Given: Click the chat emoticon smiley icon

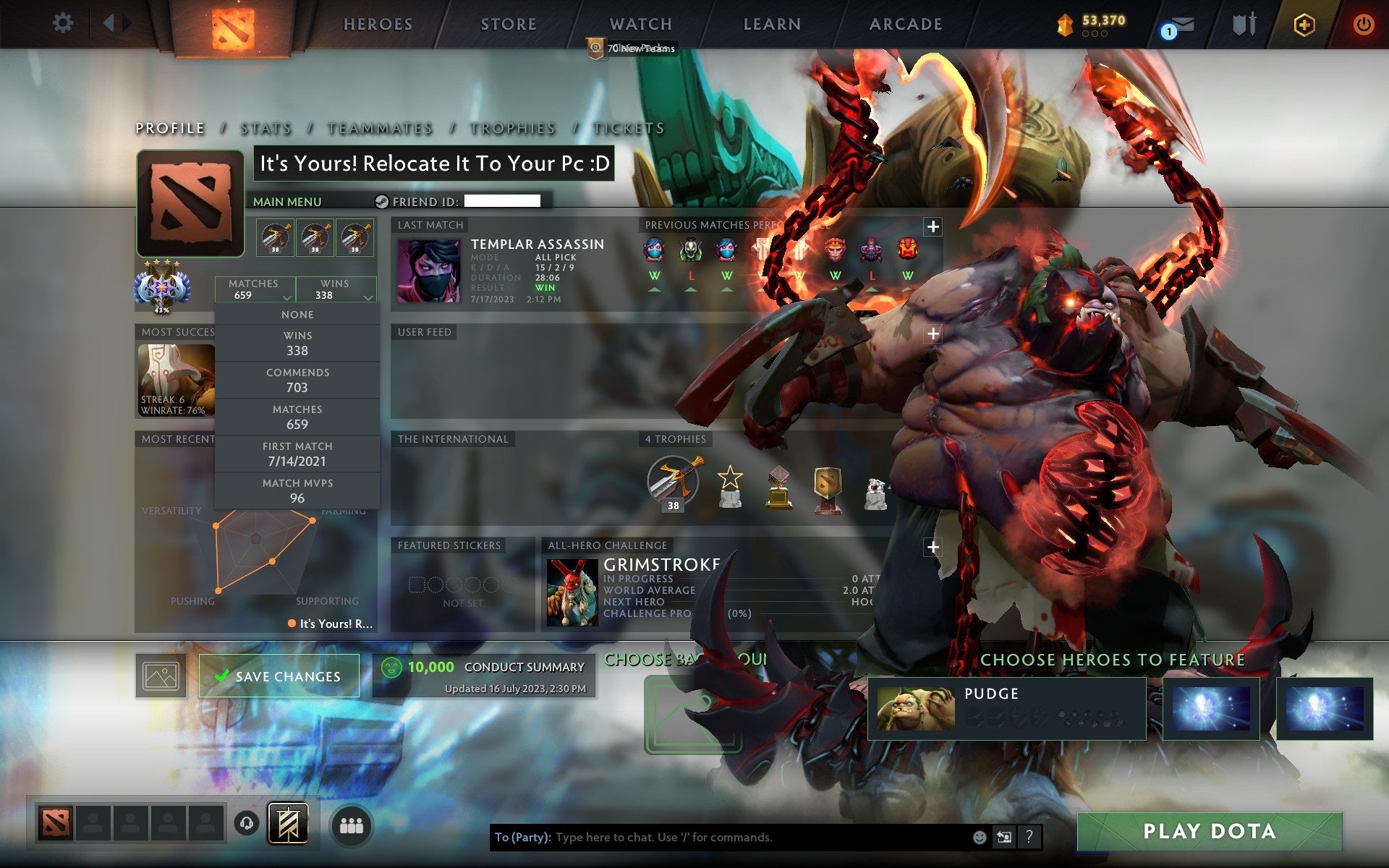Looking at the screenshot, I should [x=980, y=838].
